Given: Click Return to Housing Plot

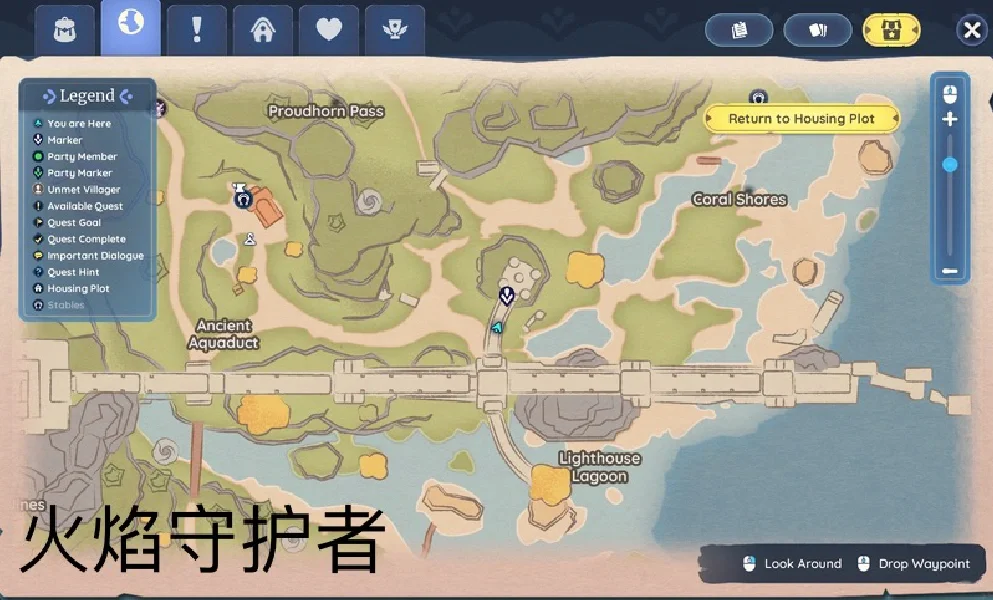Looking at the screenshot, I should tap(801, 119).
